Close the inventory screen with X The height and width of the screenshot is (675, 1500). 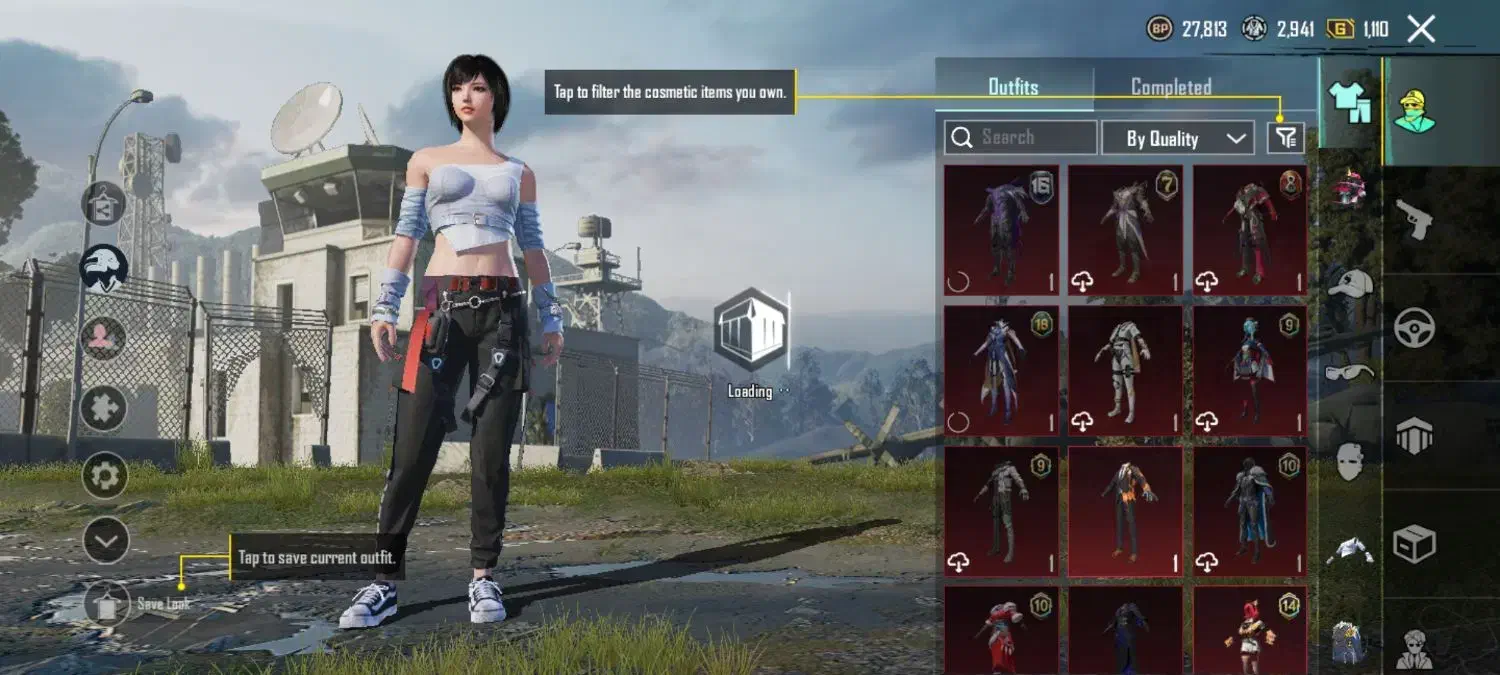1420,29
